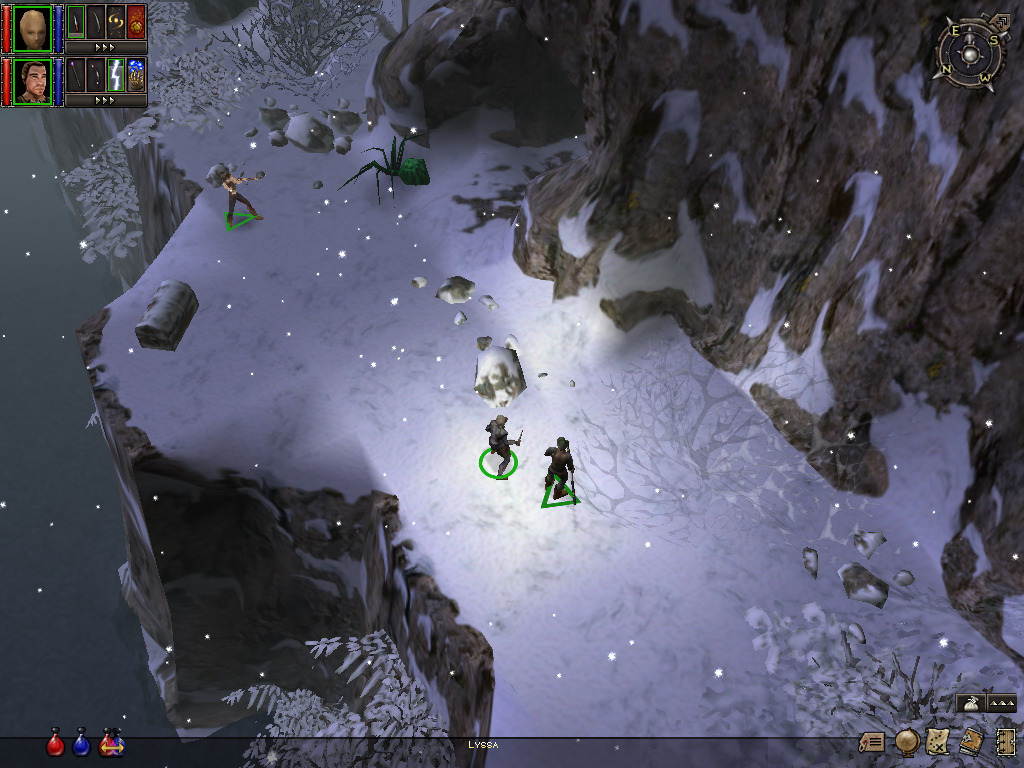The height and width of the screenshot is (768, 1024).
Task: Switch second character to the bow slot
Action: (x=96, y=75)
